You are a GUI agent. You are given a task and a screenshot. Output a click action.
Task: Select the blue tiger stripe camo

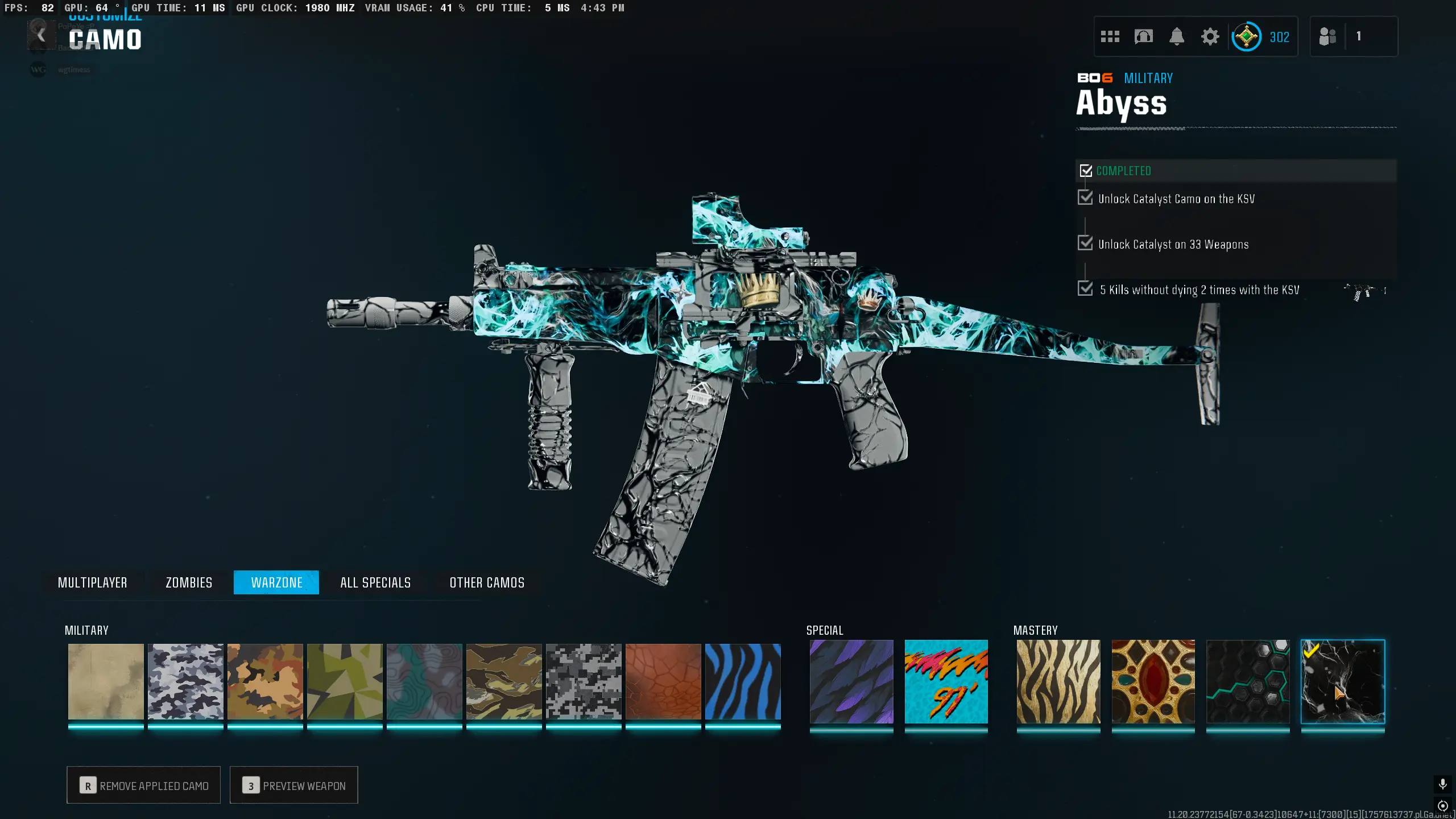click(x=743, y=681)
